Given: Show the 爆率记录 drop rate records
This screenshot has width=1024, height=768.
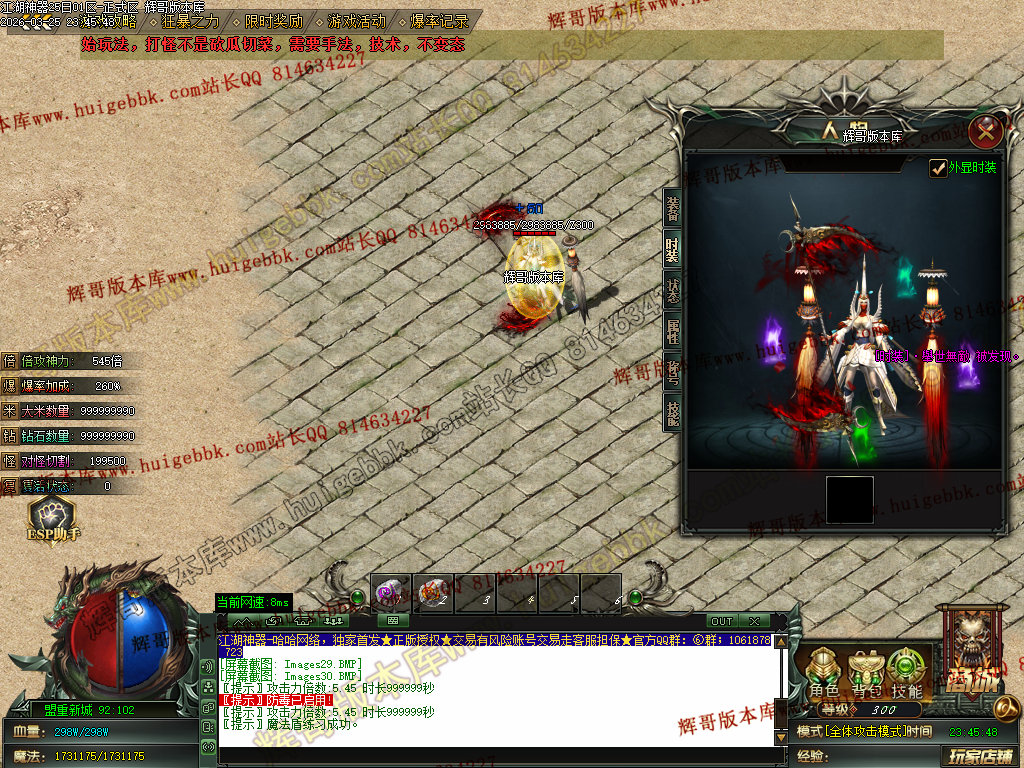Looking at the screenshot, I should click(x=438, y=21).
